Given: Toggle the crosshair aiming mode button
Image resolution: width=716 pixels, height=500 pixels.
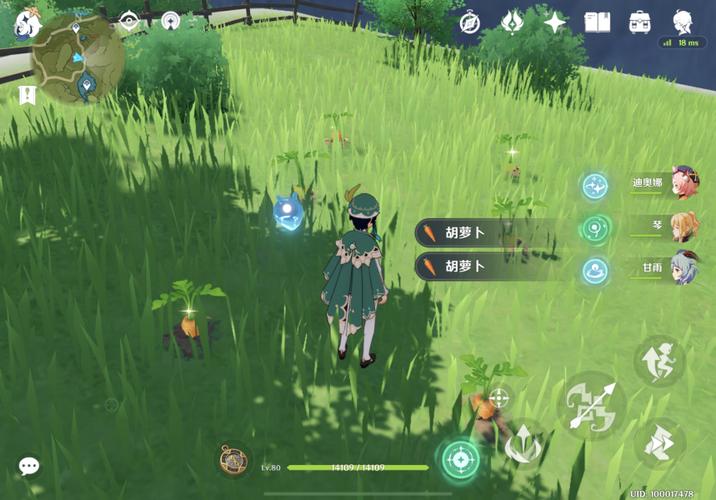Looking at the screenshot, I should pos(497,399).
